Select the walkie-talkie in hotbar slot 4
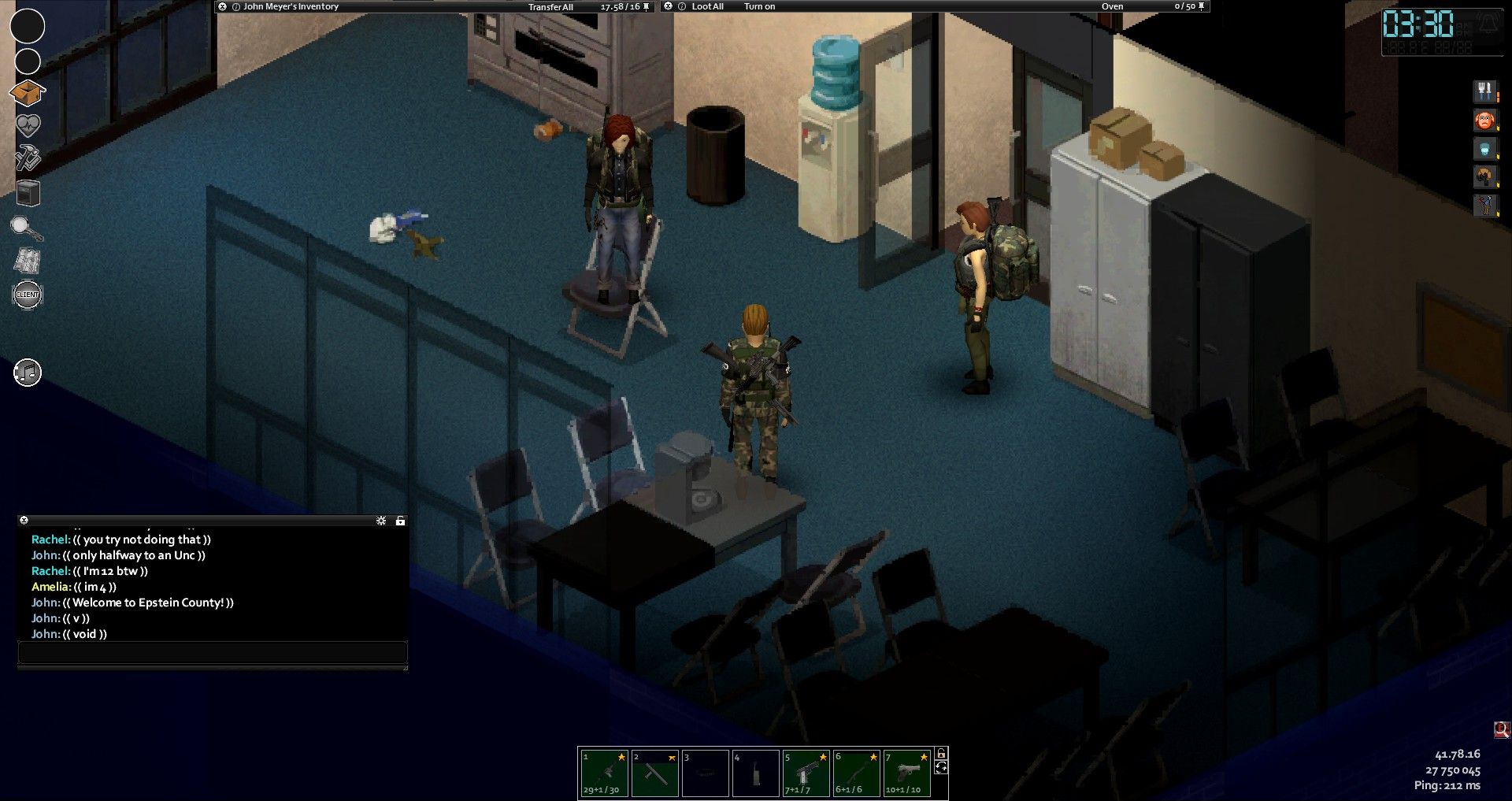 pyautogui.click(x=755, y=773)
